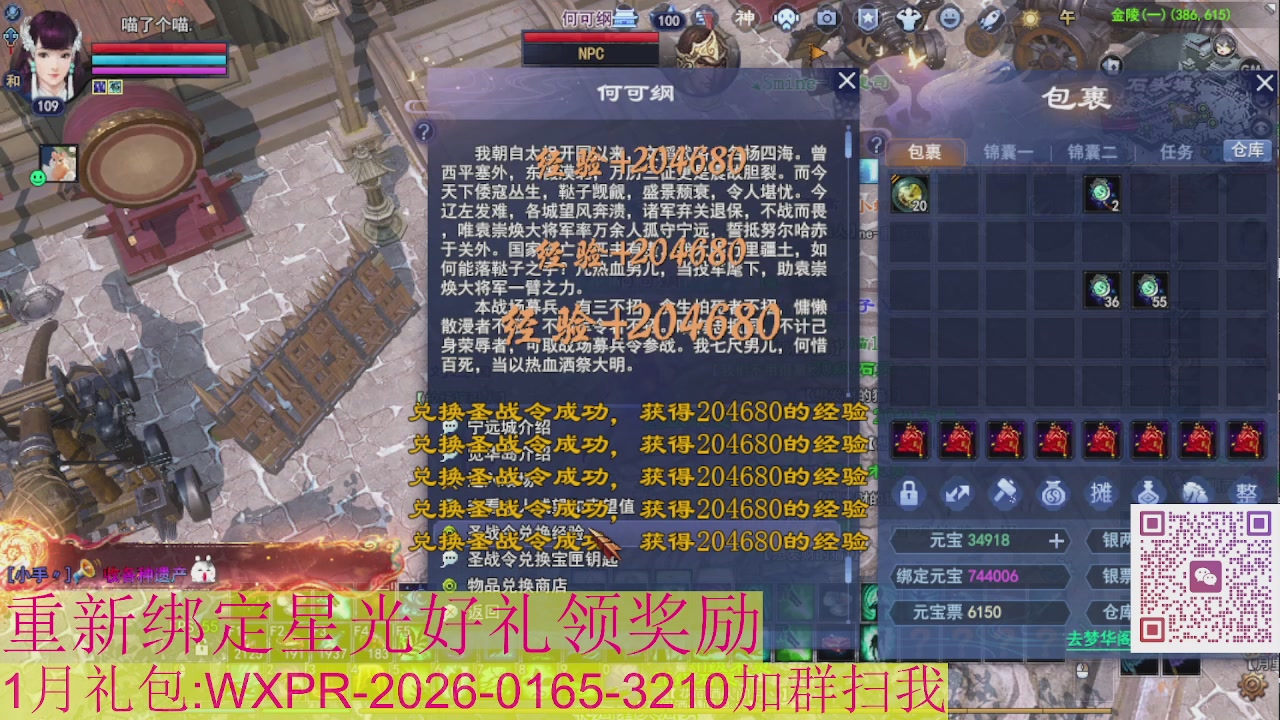The width and height of the screenshot is (1280, 720).
Task: Toggle the bag slot lock icon
Action: pyautogui.click(x=908, y=493)
